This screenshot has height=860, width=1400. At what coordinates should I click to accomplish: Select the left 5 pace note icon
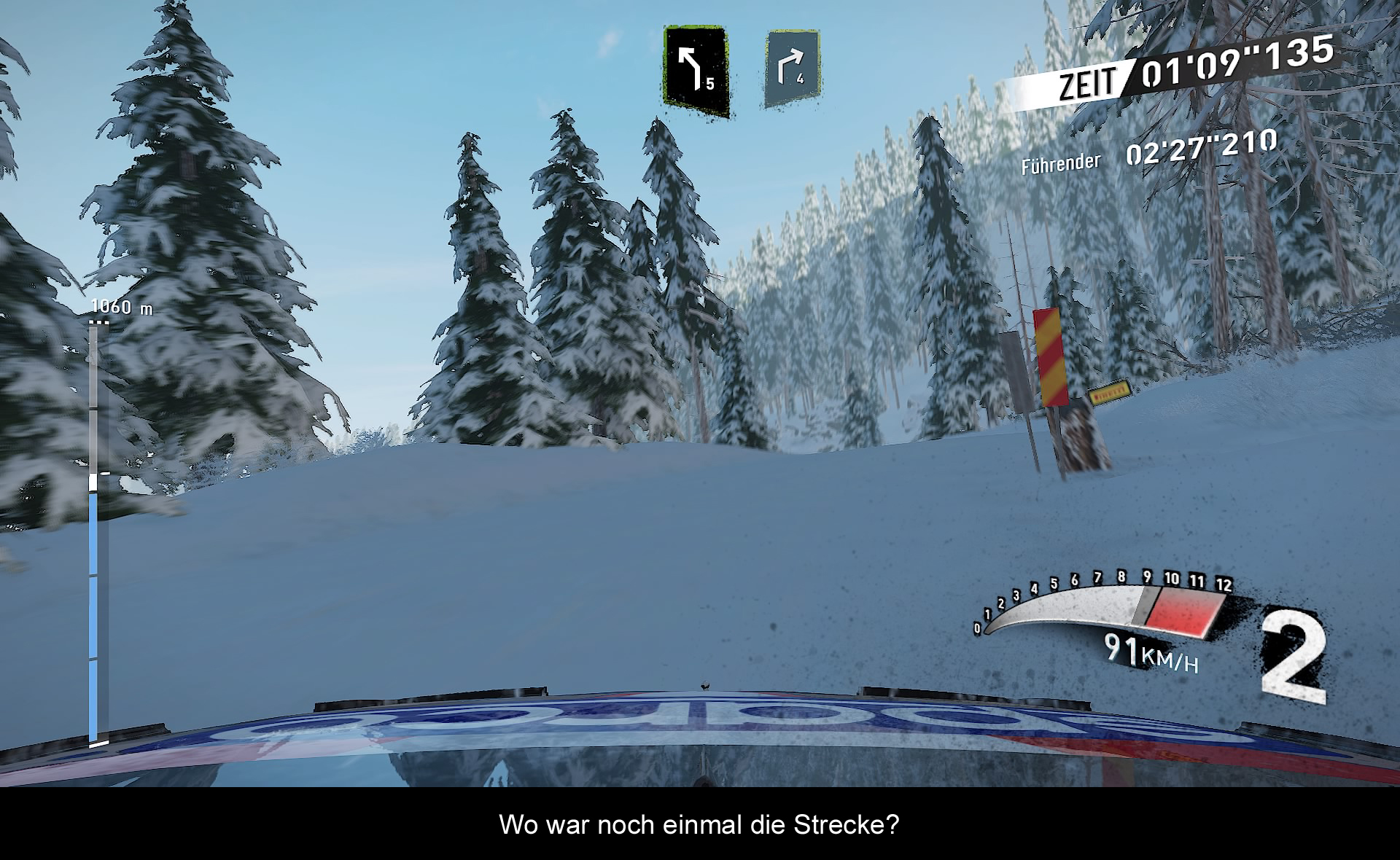pyautogui.click(x=696, y=71)
